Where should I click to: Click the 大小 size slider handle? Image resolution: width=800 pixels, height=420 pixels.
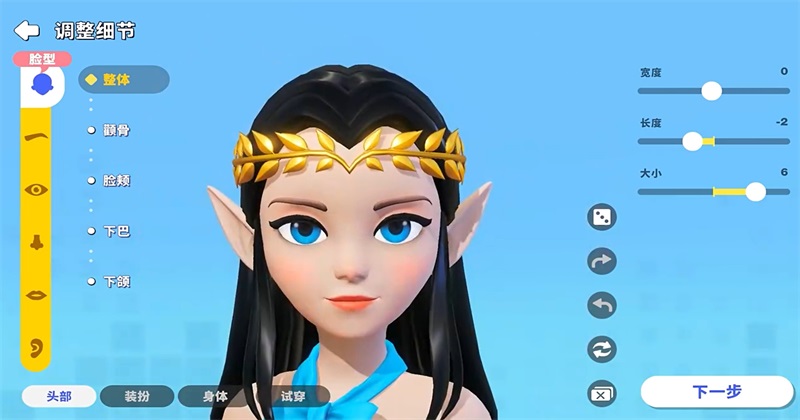[x=755, y=191]
